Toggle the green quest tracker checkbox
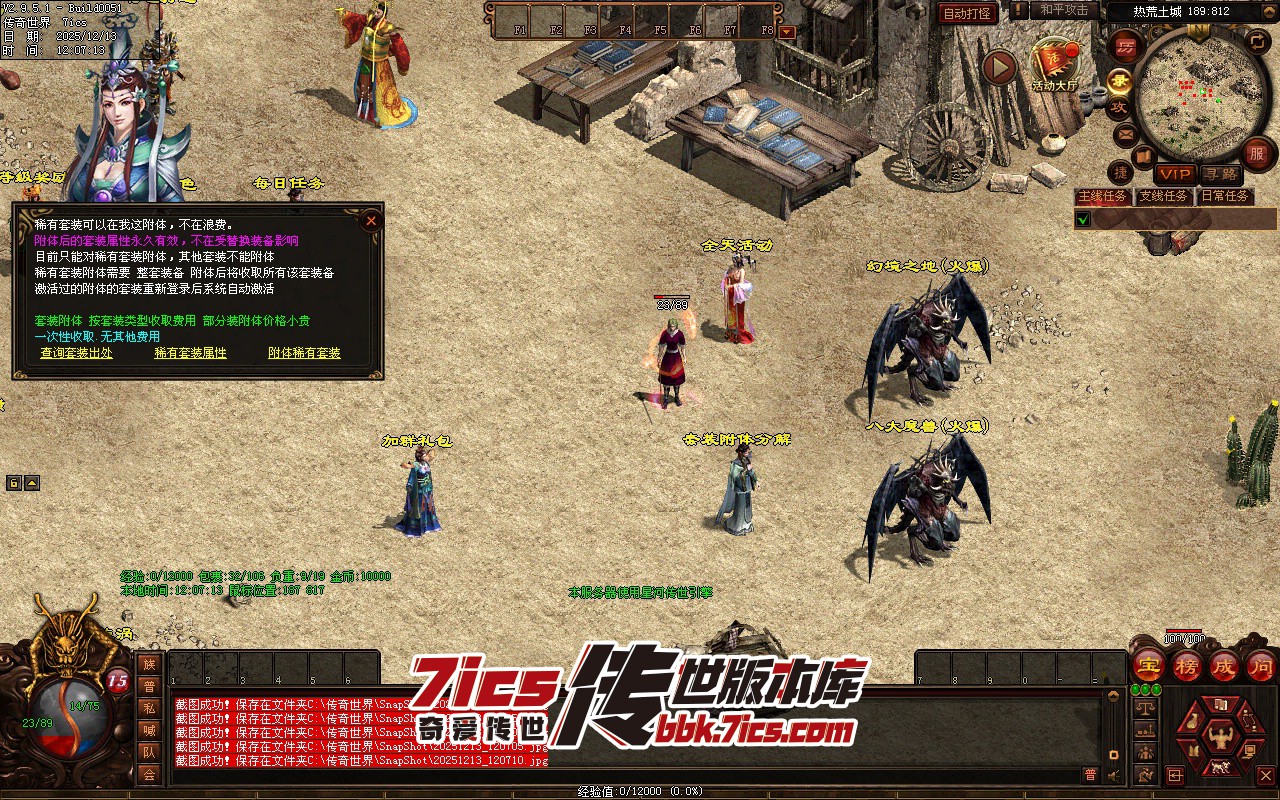This screenshot has width=1280, height=800. (1083, 218)
